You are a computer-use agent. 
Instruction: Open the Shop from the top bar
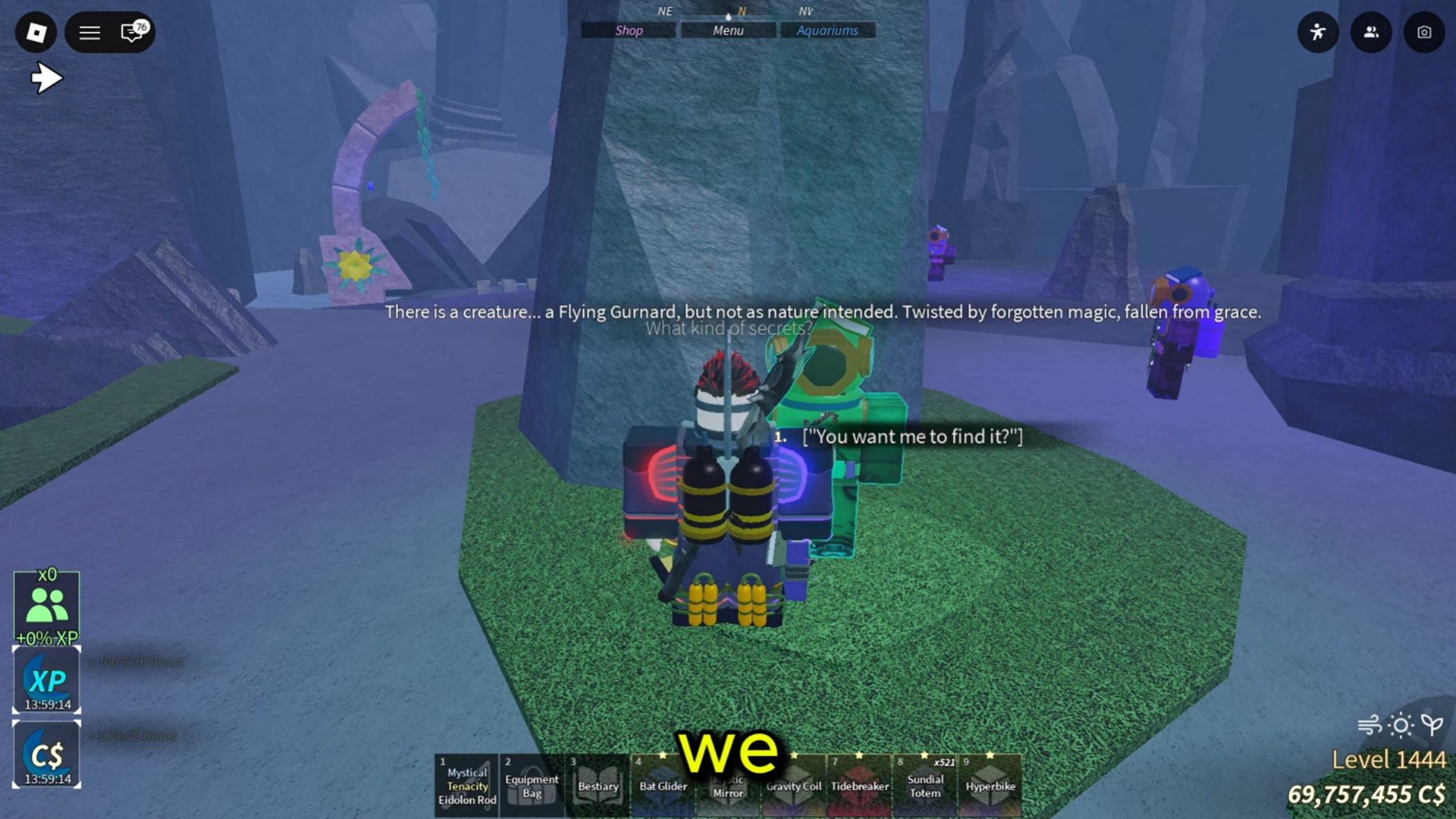(x=629, y=30)
